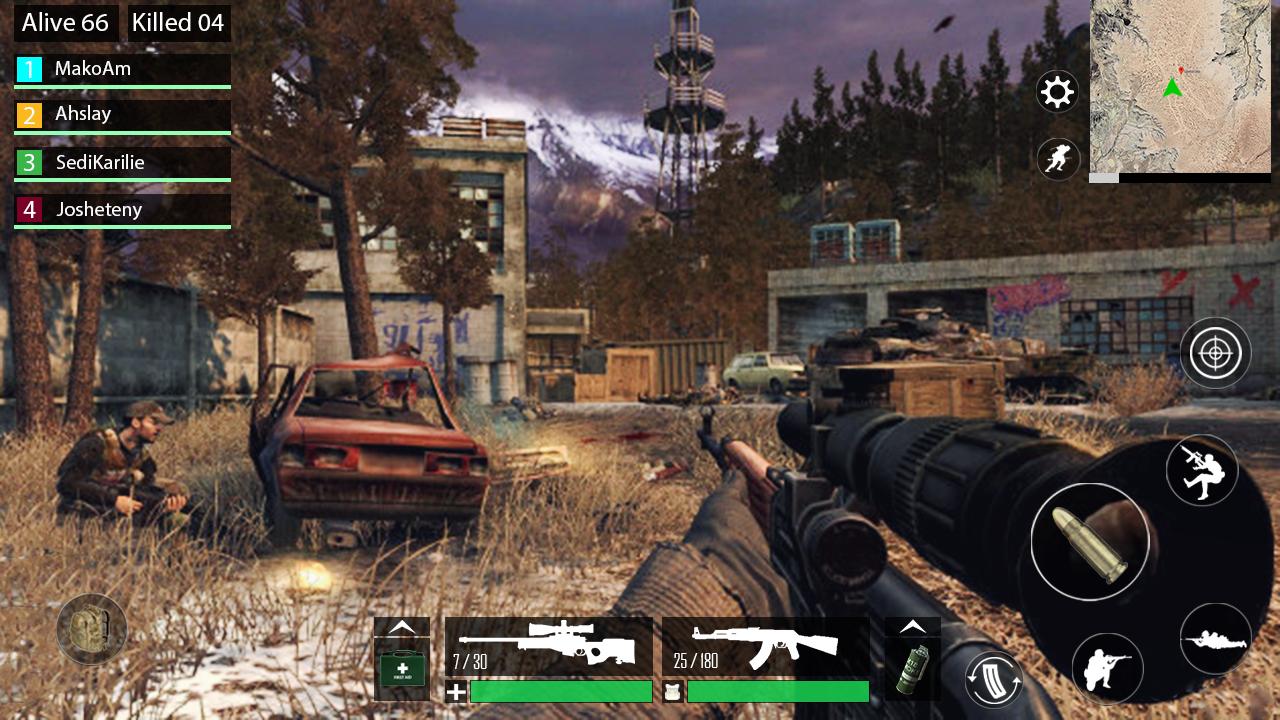
Task: Throw the grenade item
Action: pyautogui.click(x=912, y=669)
